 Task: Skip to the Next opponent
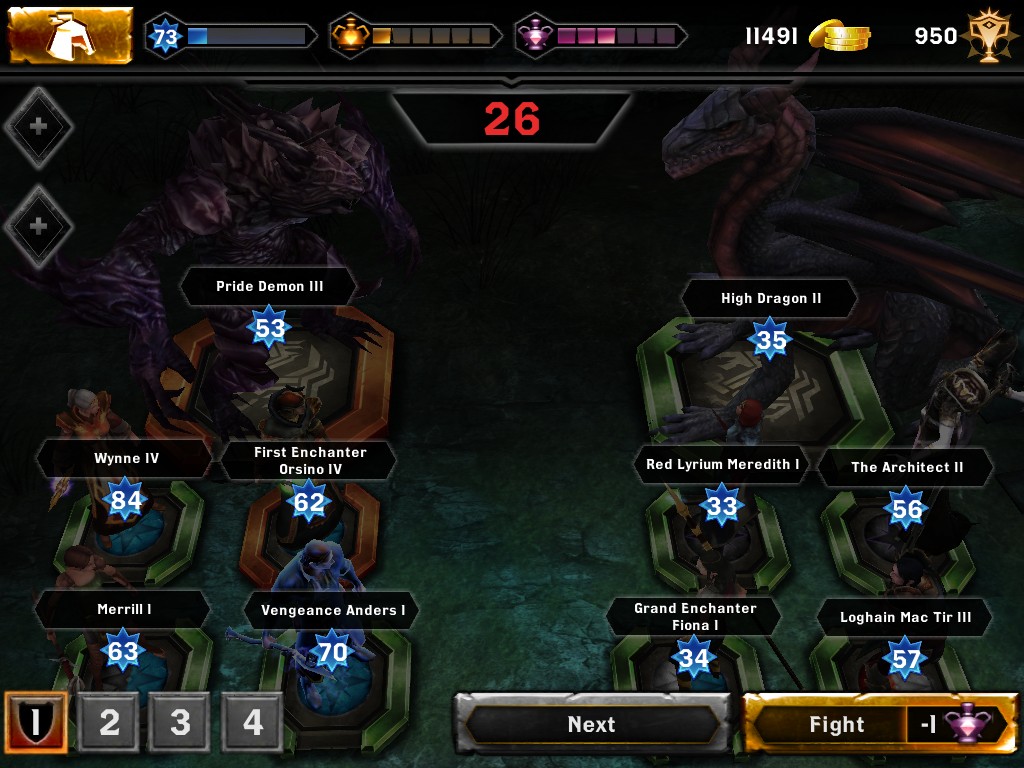(x=592, y=723)
